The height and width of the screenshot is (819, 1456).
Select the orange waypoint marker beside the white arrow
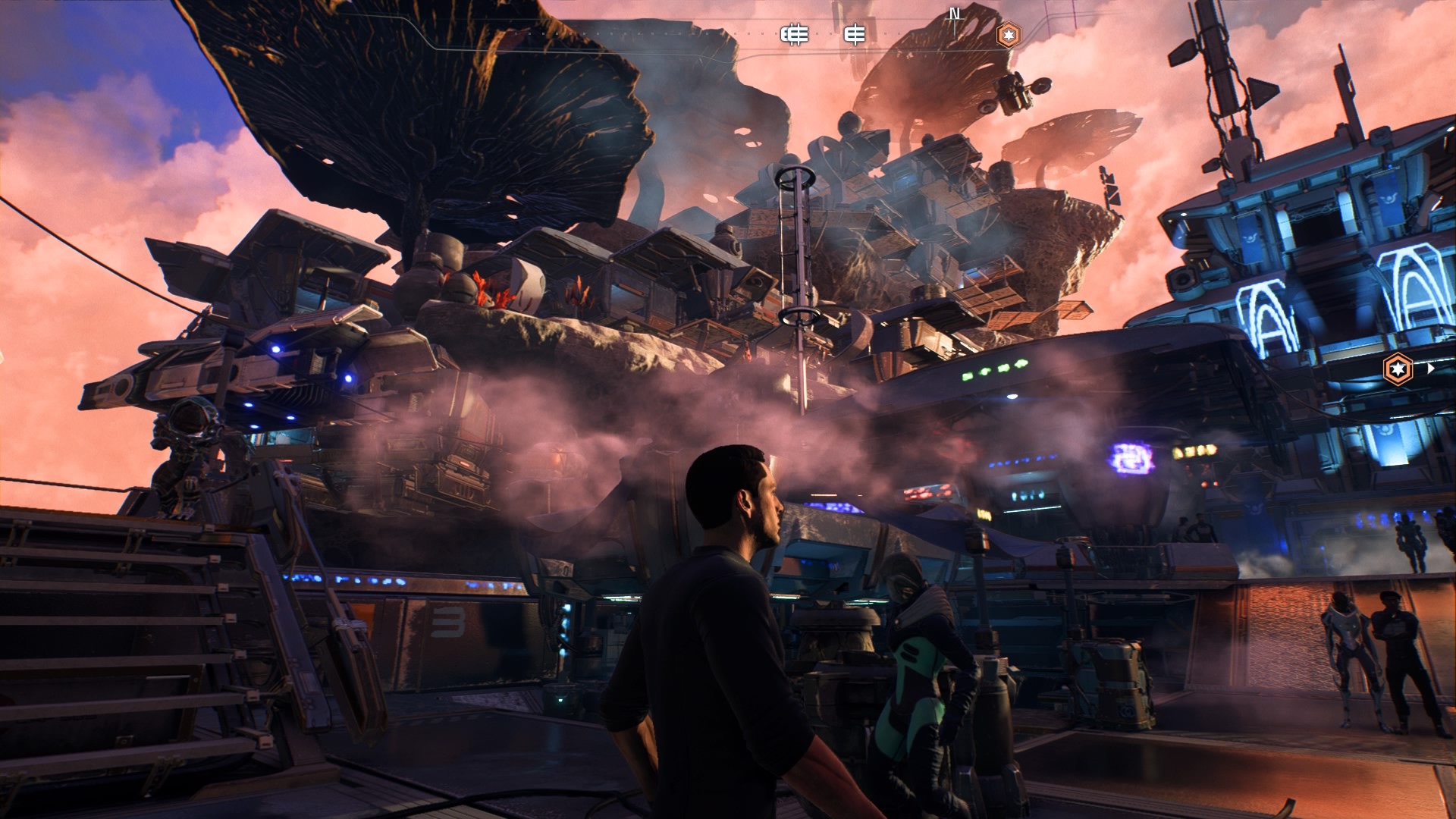pyautogui.click(x=1397, y=369)
